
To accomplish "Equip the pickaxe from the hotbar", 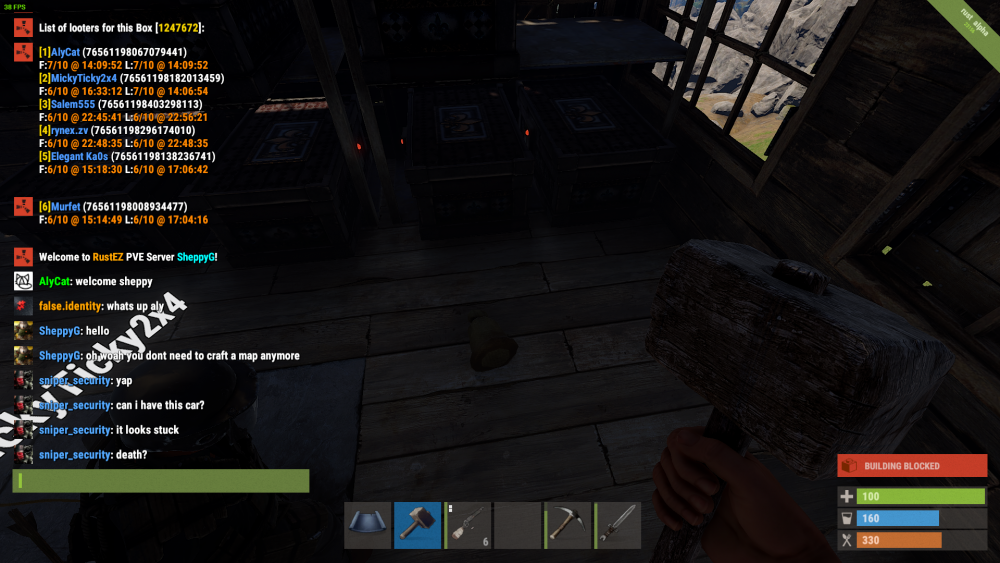I will click(x=567, y=525).
